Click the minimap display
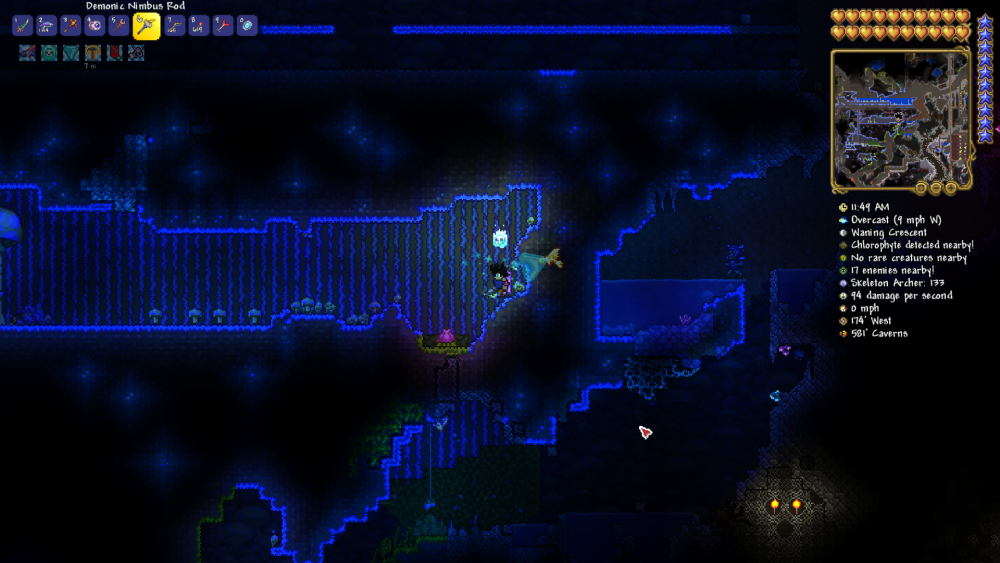 click(900, 118)
